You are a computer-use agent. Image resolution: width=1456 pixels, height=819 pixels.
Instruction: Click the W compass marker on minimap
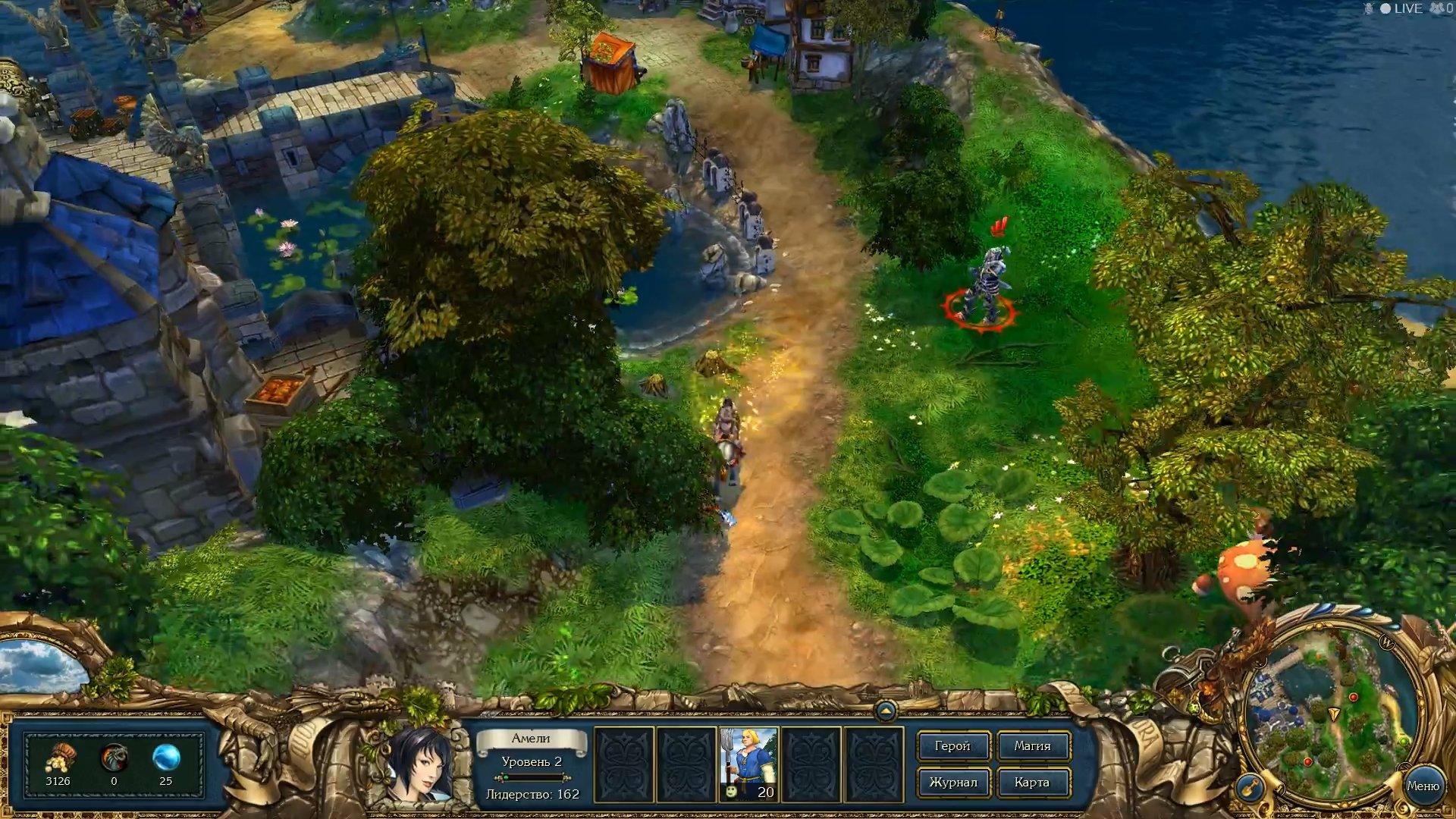(1387, 643)
